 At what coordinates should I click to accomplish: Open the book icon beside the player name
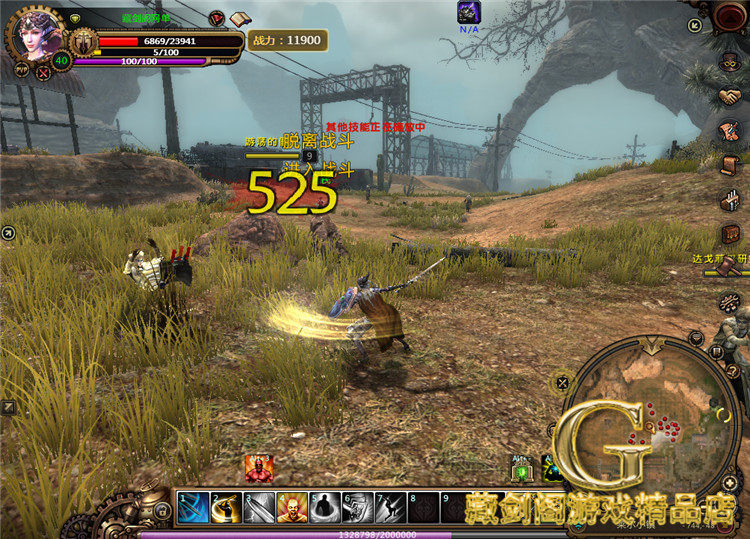pyautogui.click(x=239, y=19)
